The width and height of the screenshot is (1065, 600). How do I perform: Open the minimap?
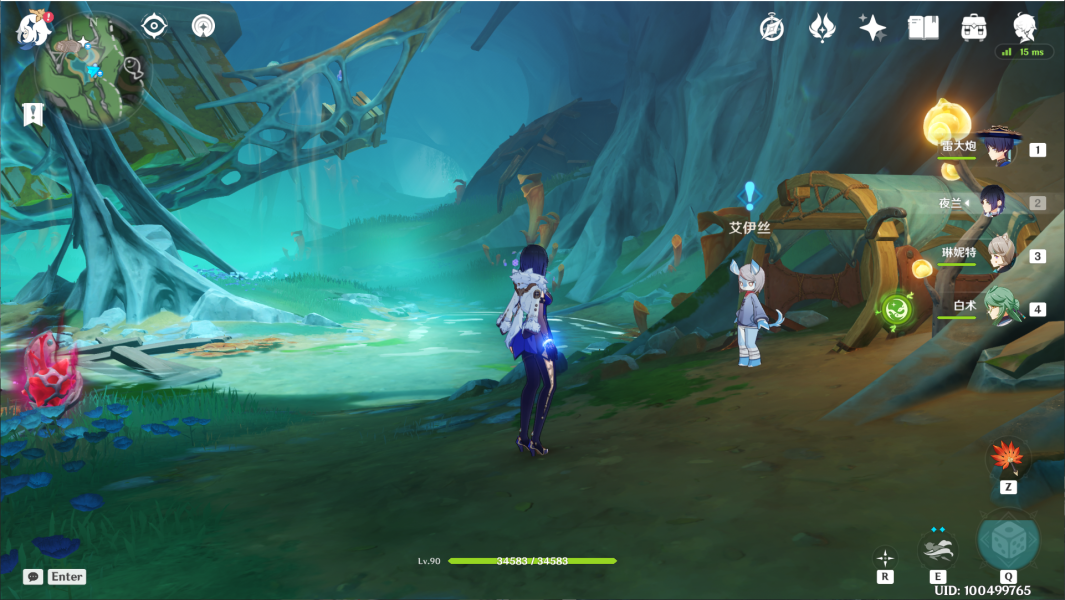point(94,70)
